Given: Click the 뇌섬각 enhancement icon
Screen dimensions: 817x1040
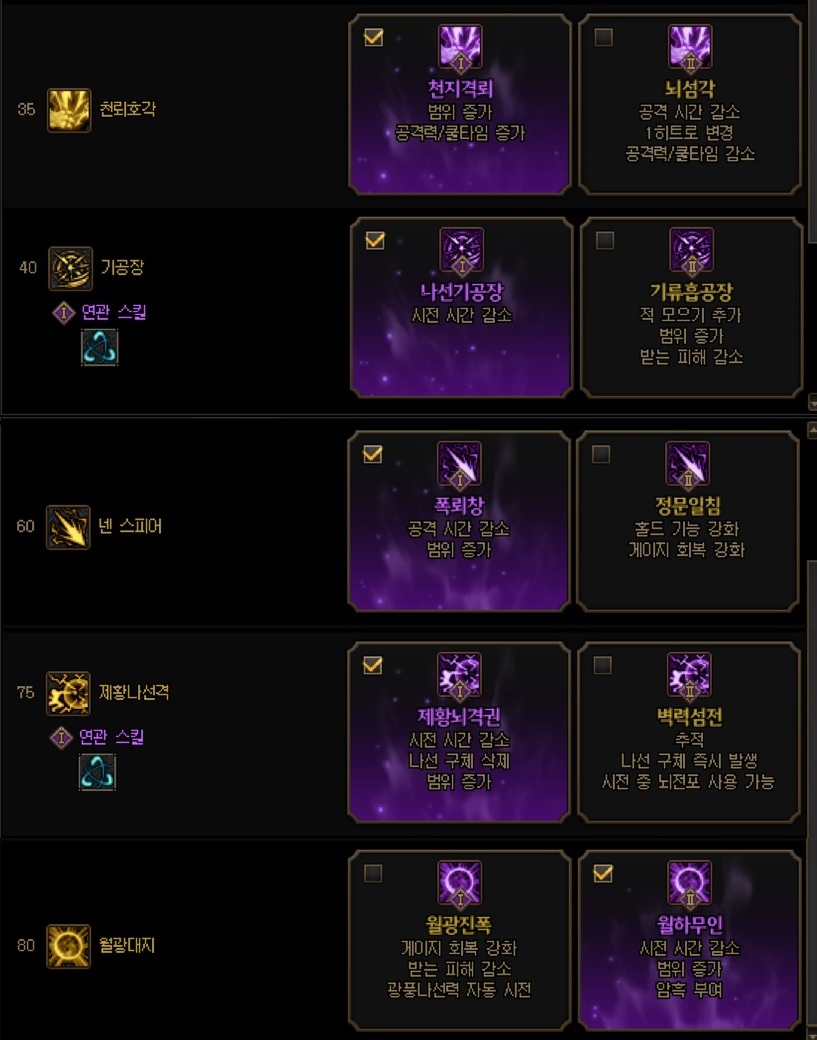Looking at the screenshot, I should [688, 48].
